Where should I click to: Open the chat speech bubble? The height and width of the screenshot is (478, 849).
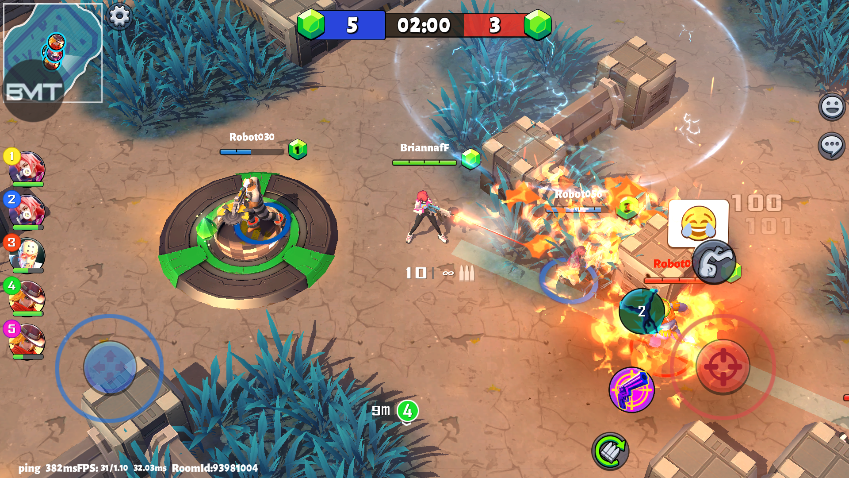(831, 146)
